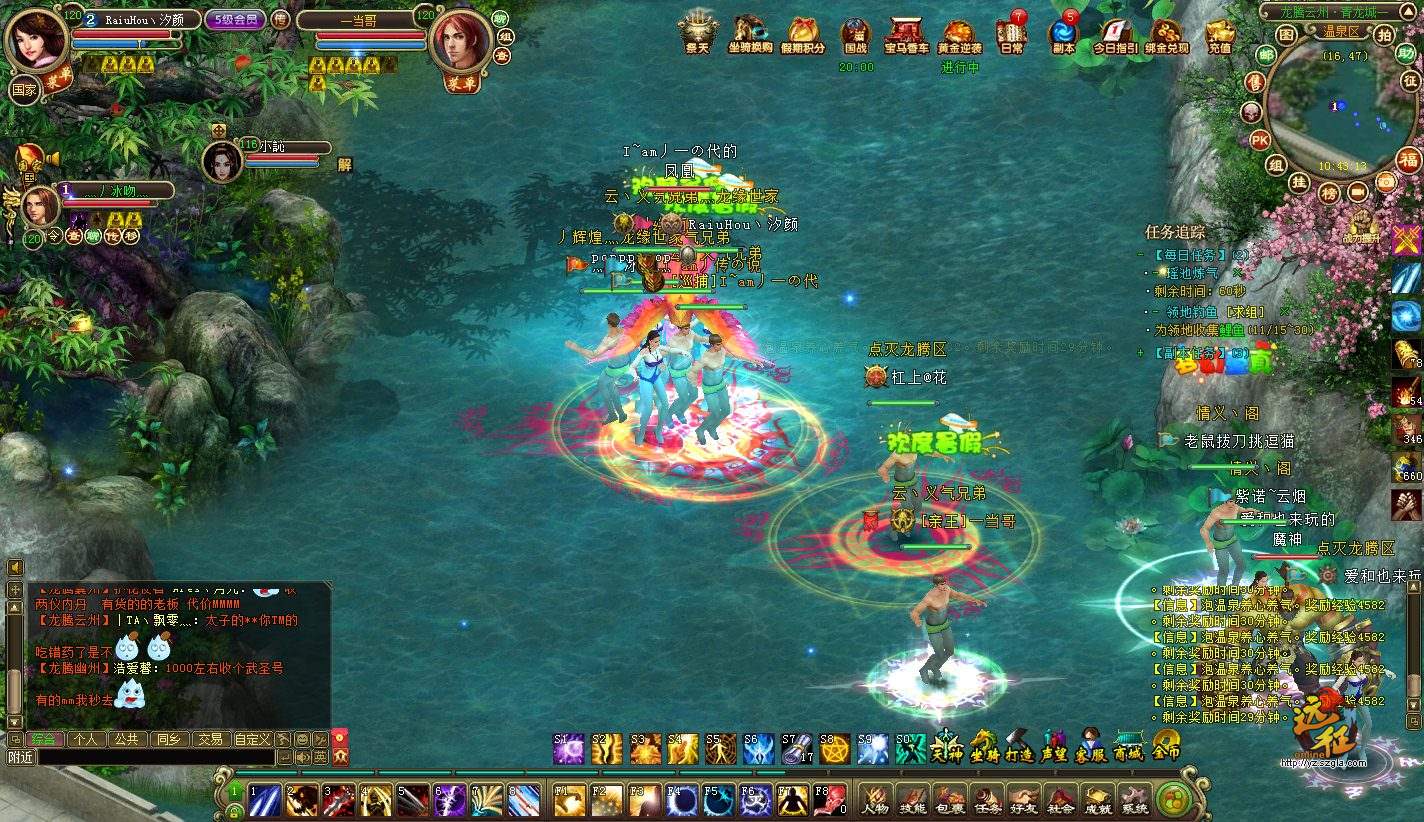Toggle the PK mode button by minimap
This screenshot has width=1424, height=822.
pyautogui.click(x=1260, y=140)
